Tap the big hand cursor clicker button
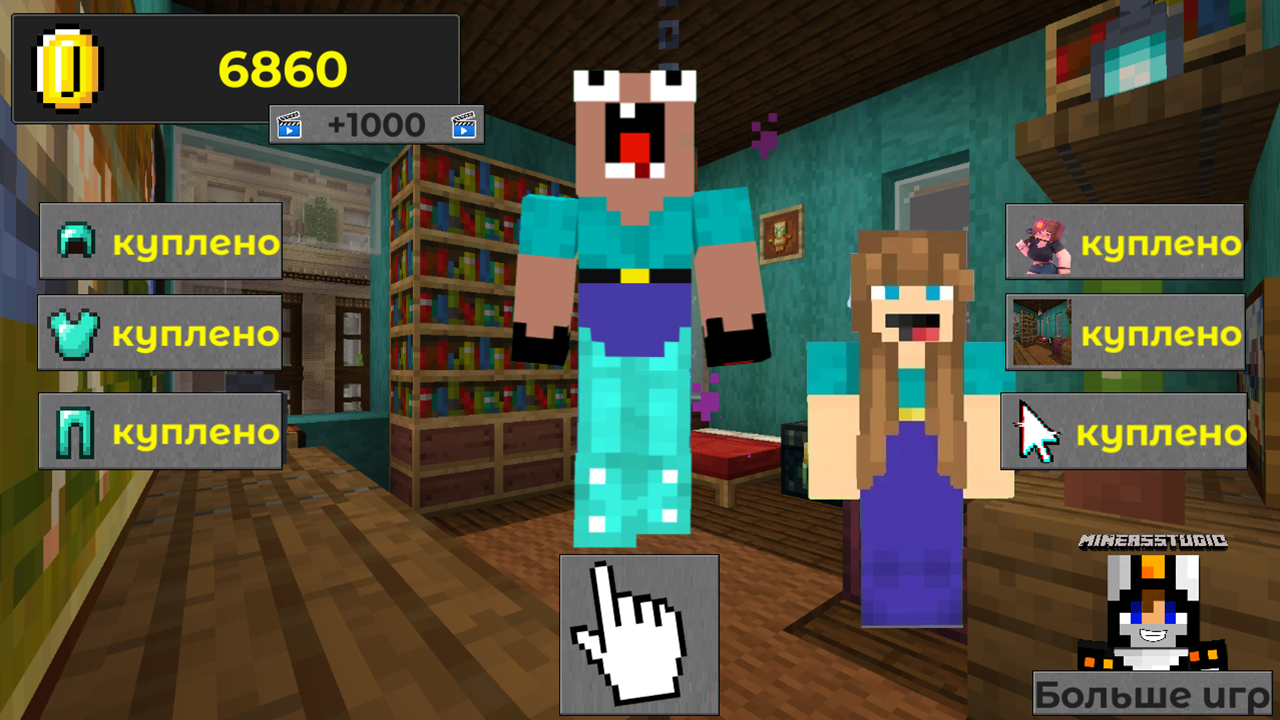The height and width of the screenshot is (720, 1280). pos(640,637)
